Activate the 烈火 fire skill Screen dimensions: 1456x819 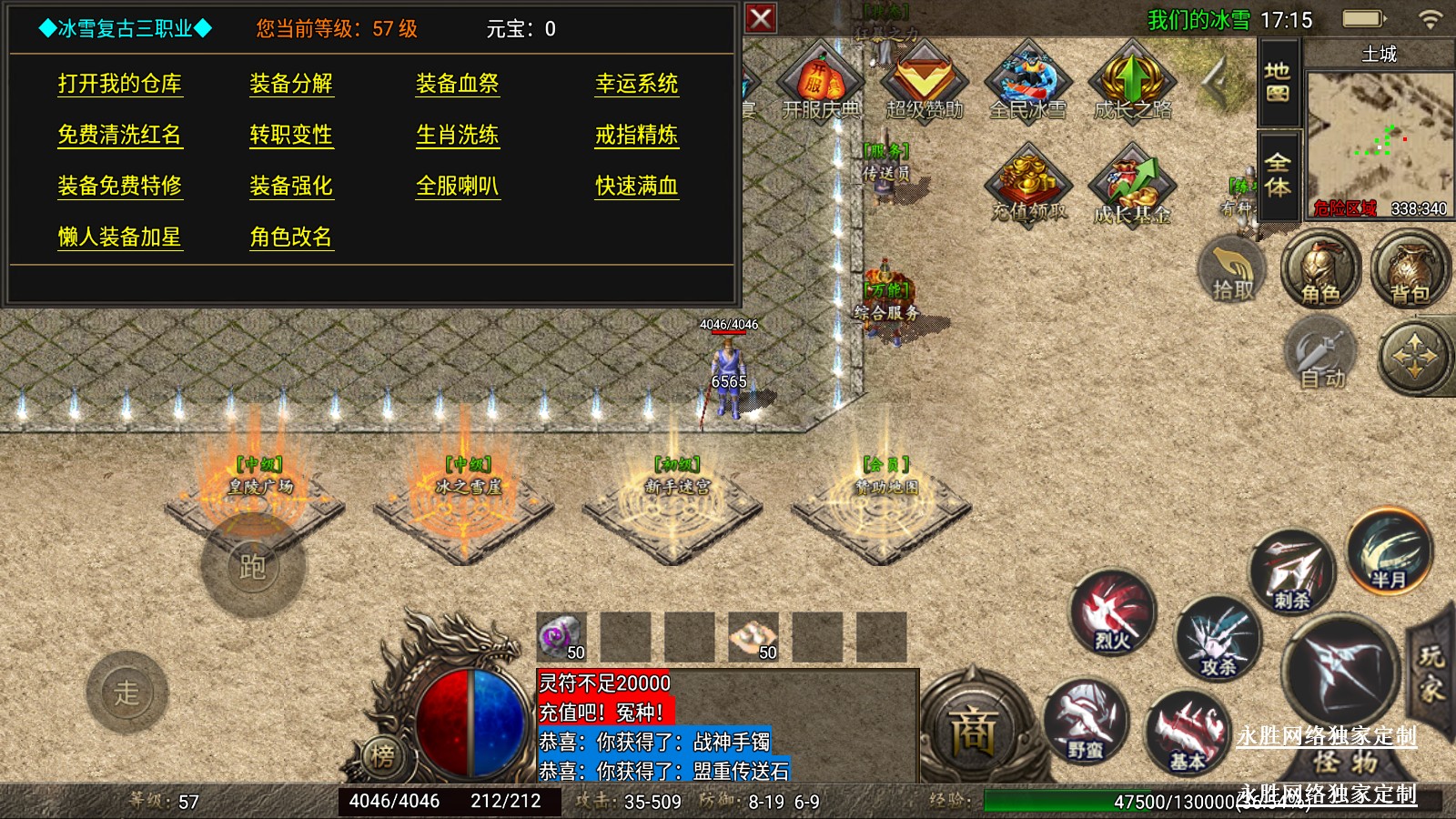[1112, 613]
